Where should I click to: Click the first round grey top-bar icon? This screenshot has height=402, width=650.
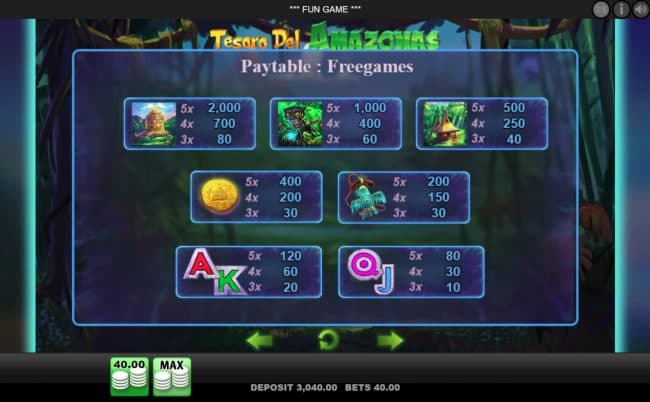click(x=601, y=9)
